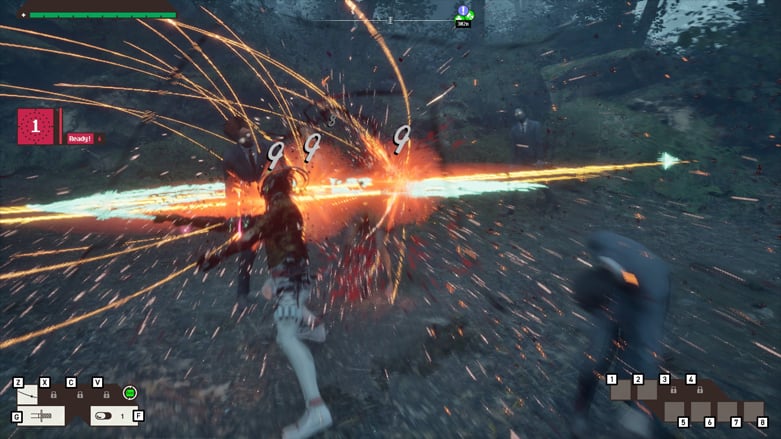Click the blue objective marker on the compass
The width and height of the screenshot is (781, 439).
[463, 11]
